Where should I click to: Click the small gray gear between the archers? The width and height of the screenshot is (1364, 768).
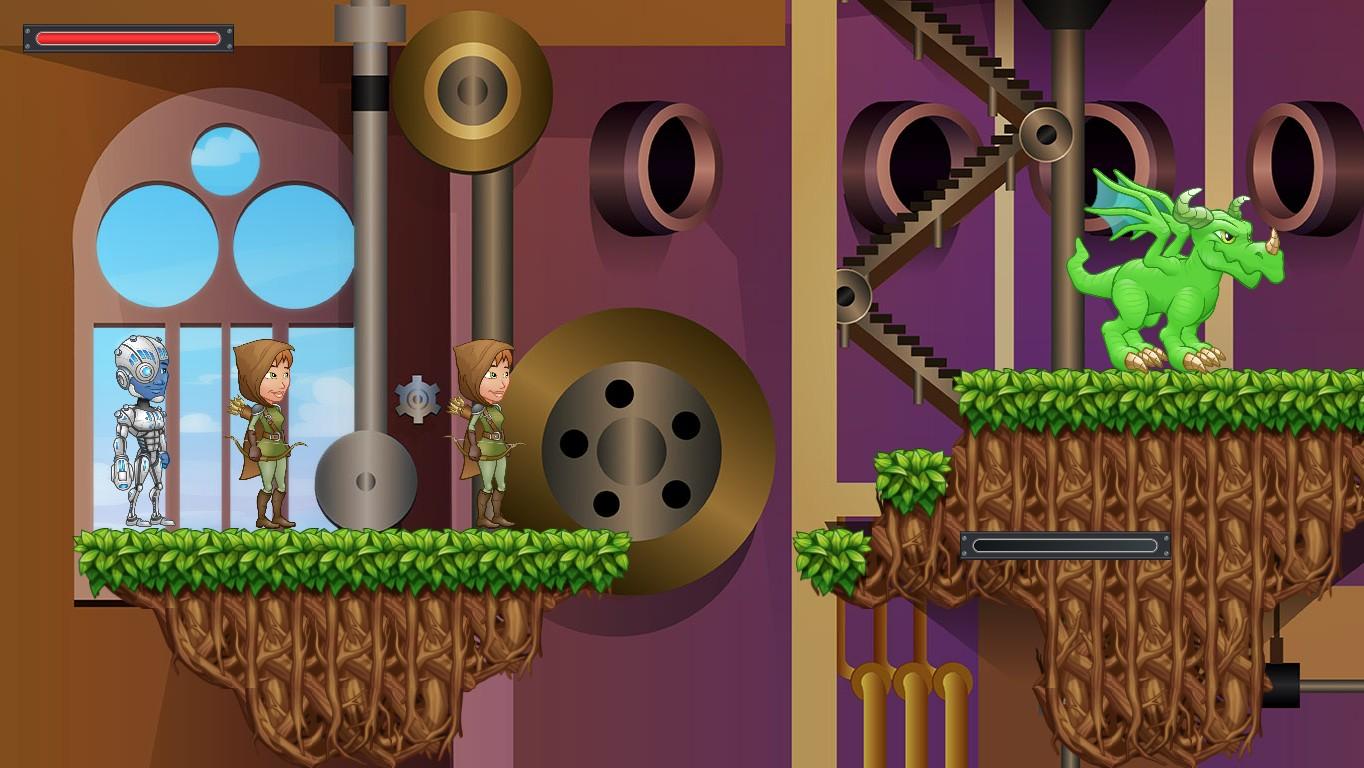pyautogui.click(x=417, y=397)
